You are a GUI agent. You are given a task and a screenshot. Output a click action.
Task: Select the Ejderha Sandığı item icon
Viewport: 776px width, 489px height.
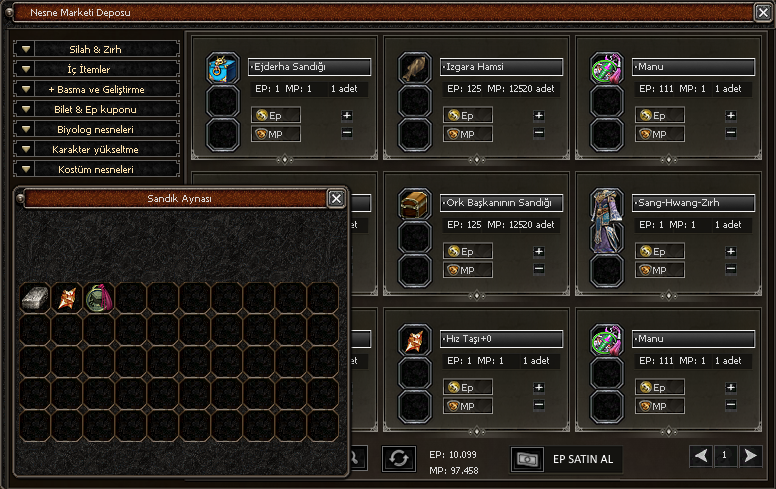tap(221, 68)
